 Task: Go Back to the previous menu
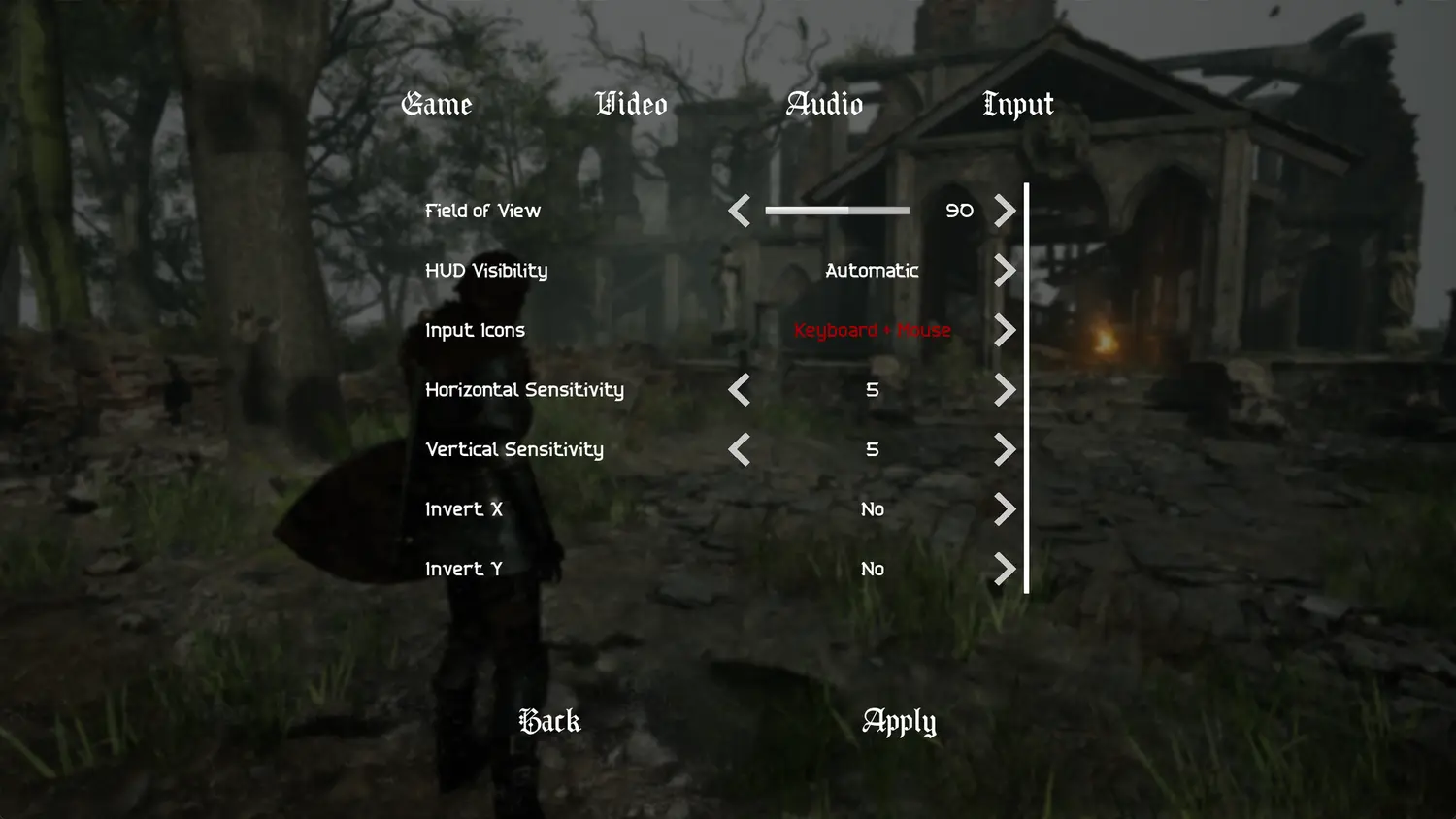(x=548, y=721)
